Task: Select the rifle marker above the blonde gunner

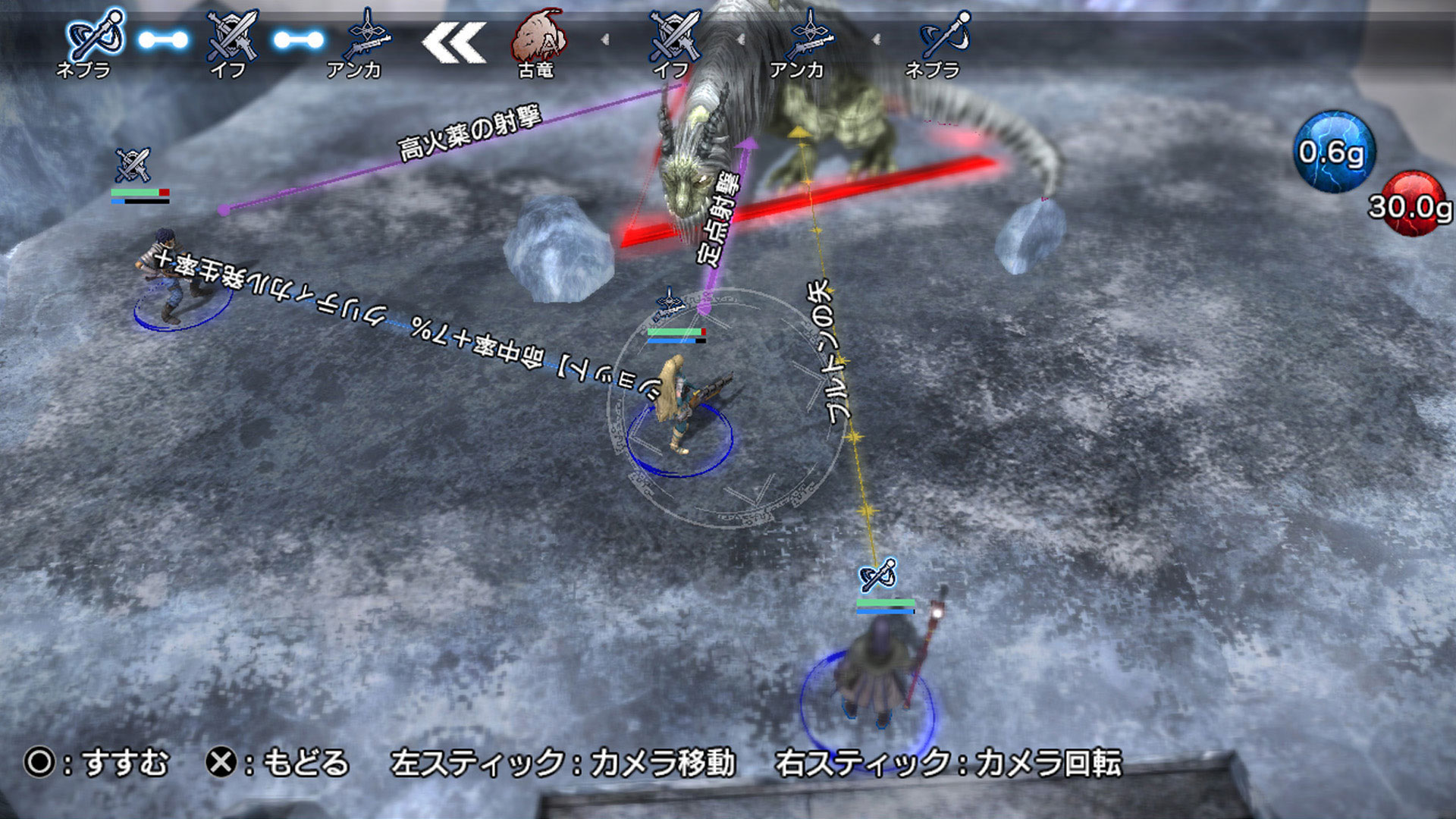Action: pyautogui.click(x=669, y=302)
